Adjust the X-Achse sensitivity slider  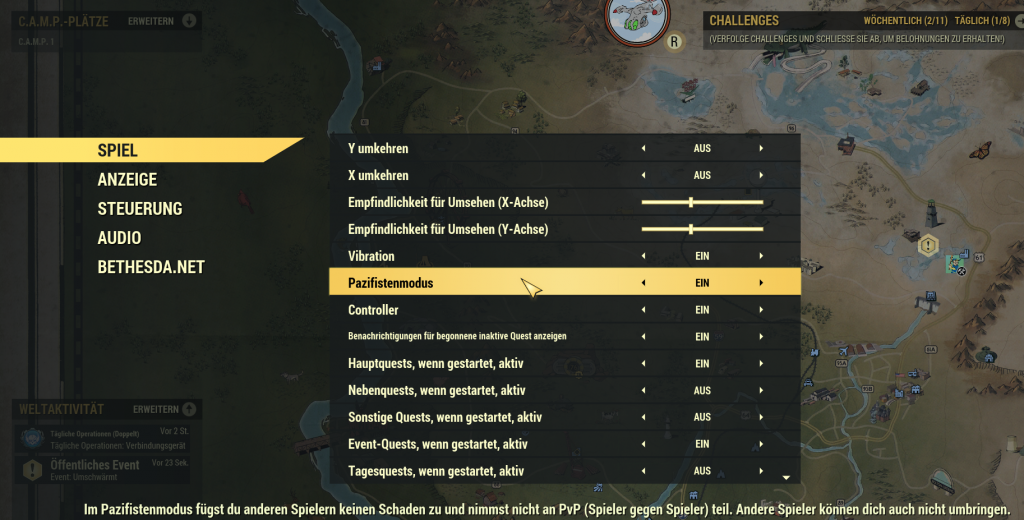[691, 202]
